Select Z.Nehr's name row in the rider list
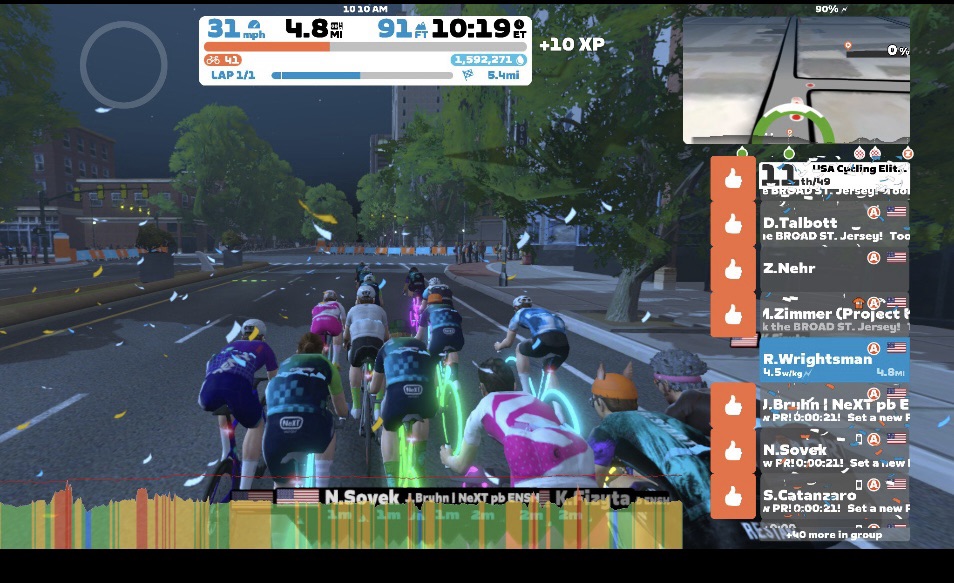The width and height of the screenshot is (954, 583). 832,269
